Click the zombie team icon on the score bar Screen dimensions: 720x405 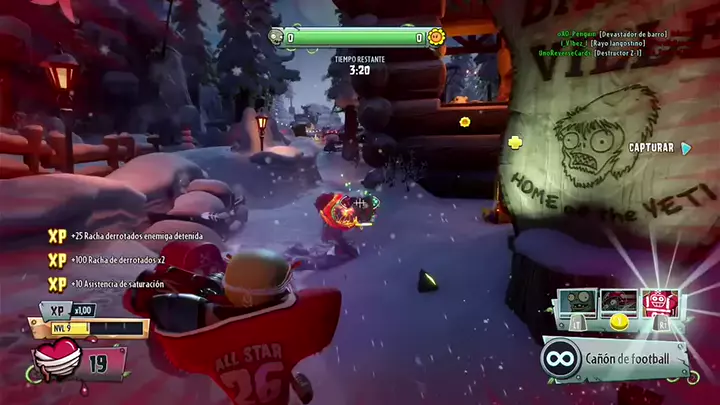click(x=276, y=38)
